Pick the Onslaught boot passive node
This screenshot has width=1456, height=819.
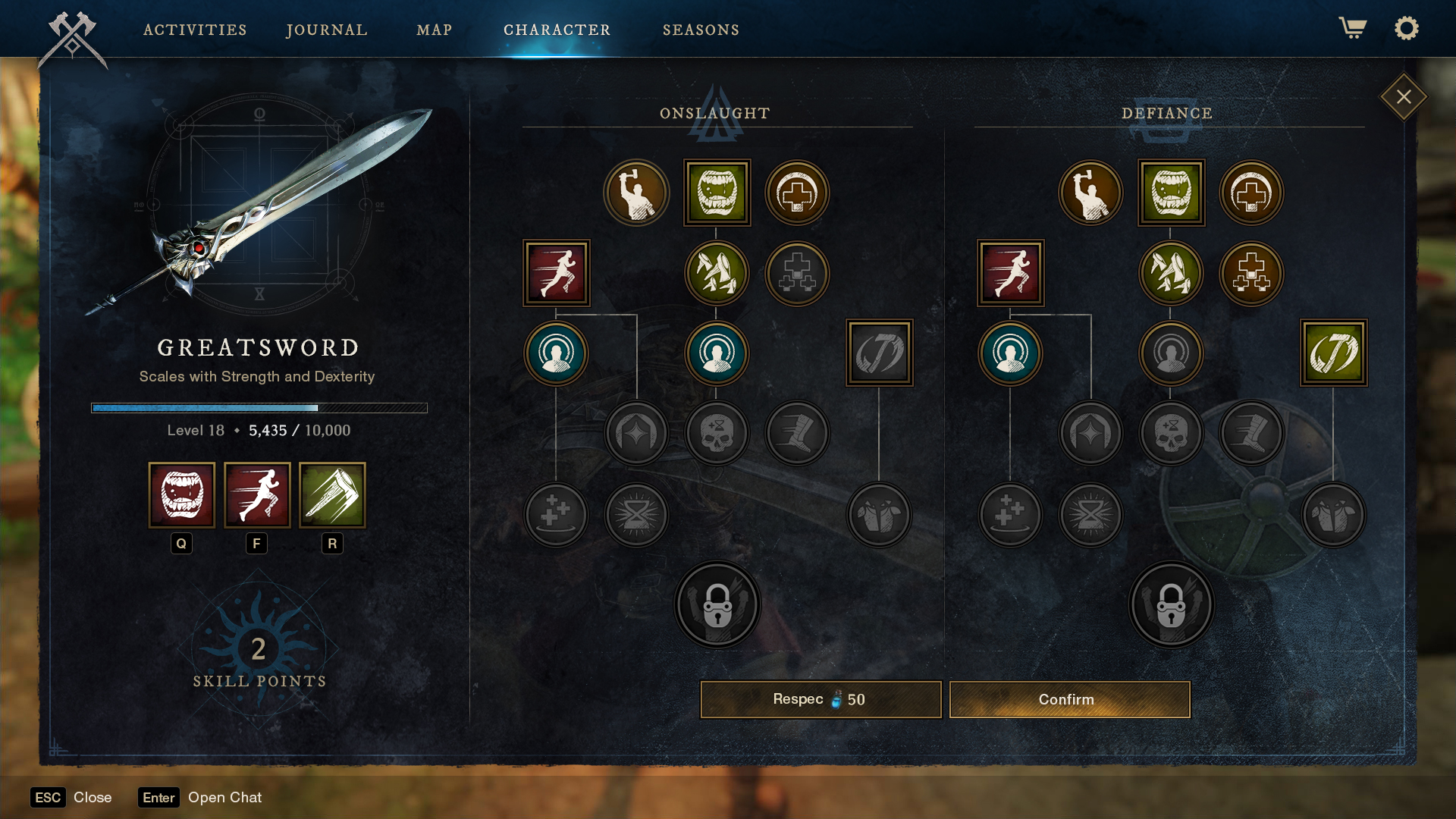797,433
